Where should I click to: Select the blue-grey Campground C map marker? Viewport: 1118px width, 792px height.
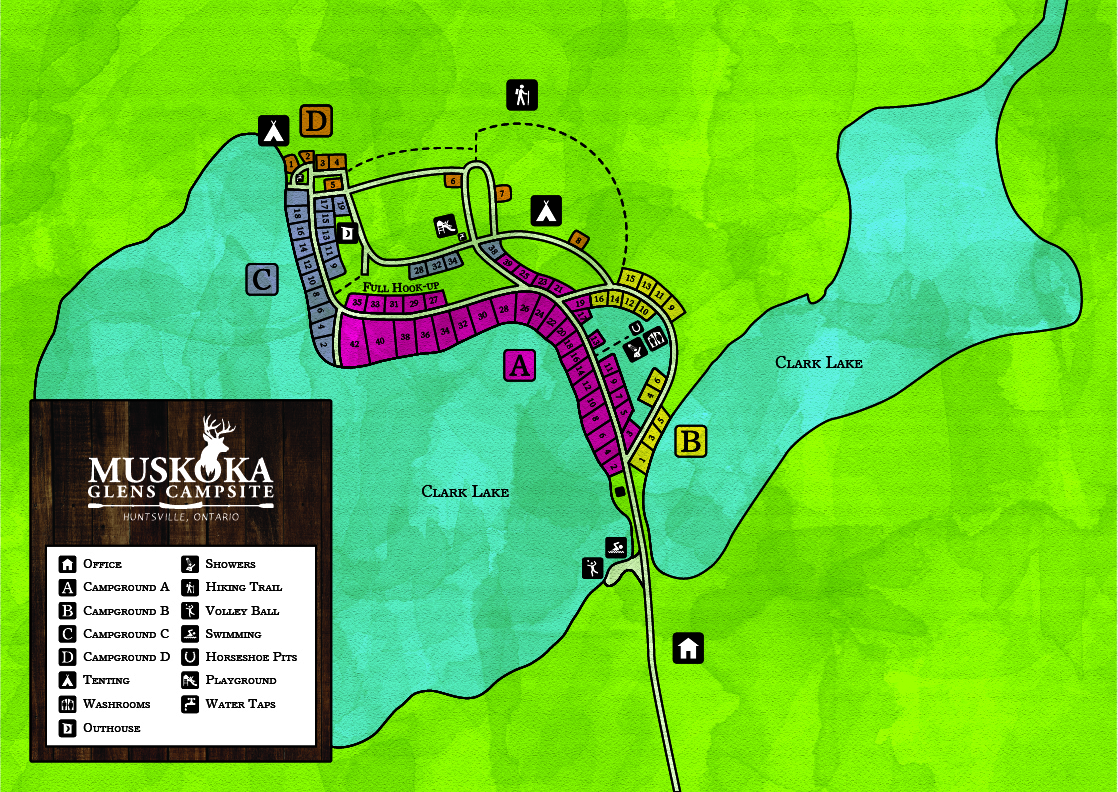262,280
